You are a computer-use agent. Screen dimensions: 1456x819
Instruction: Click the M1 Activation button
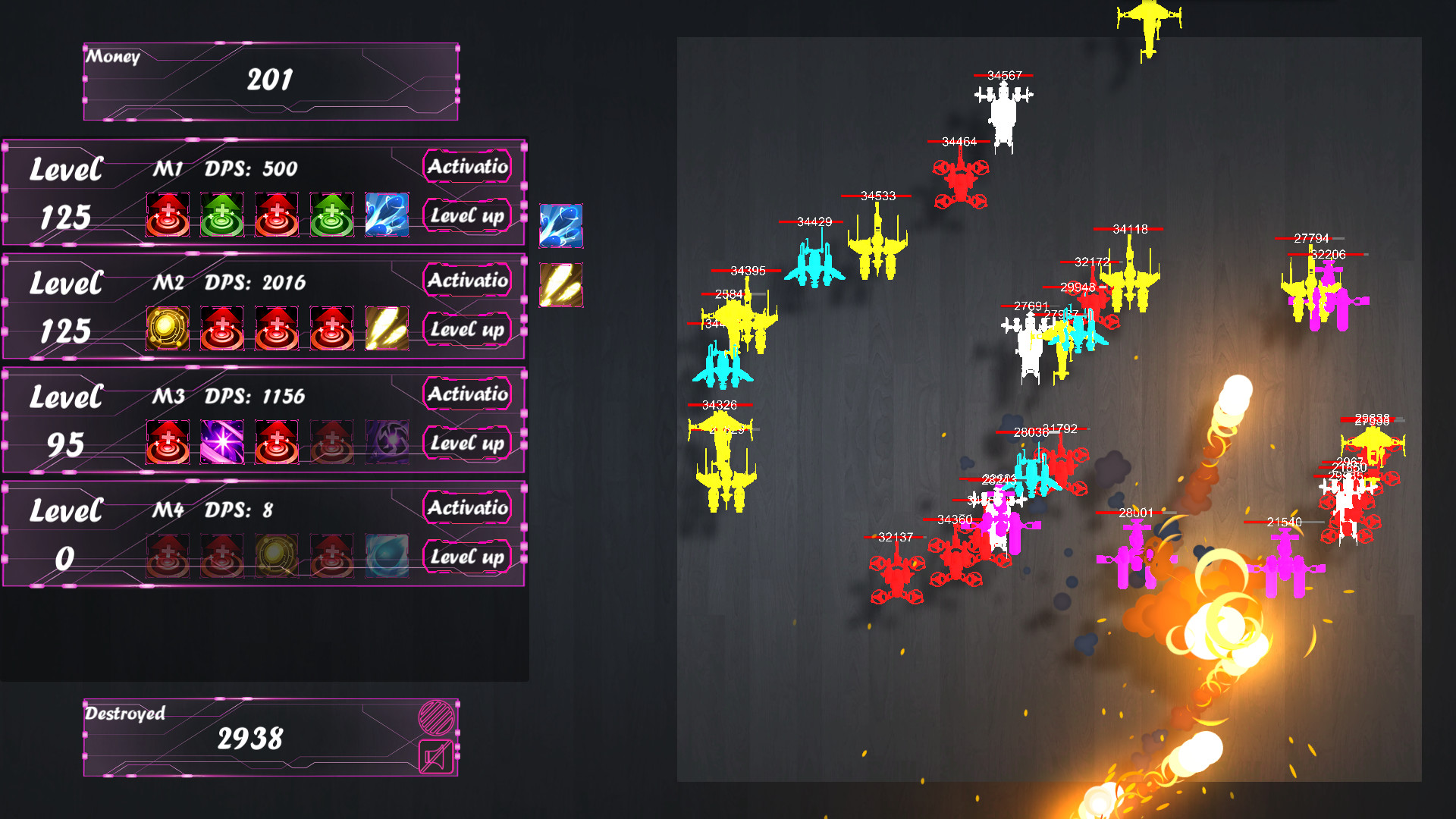coord(467,166)
